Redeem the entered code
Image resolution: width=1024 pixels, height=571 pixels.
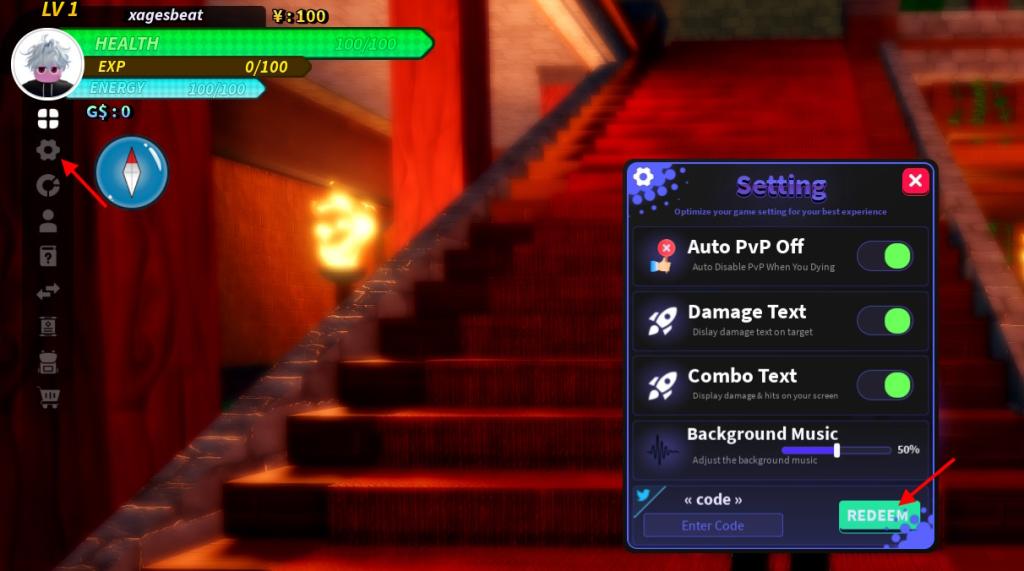point(878,516)
